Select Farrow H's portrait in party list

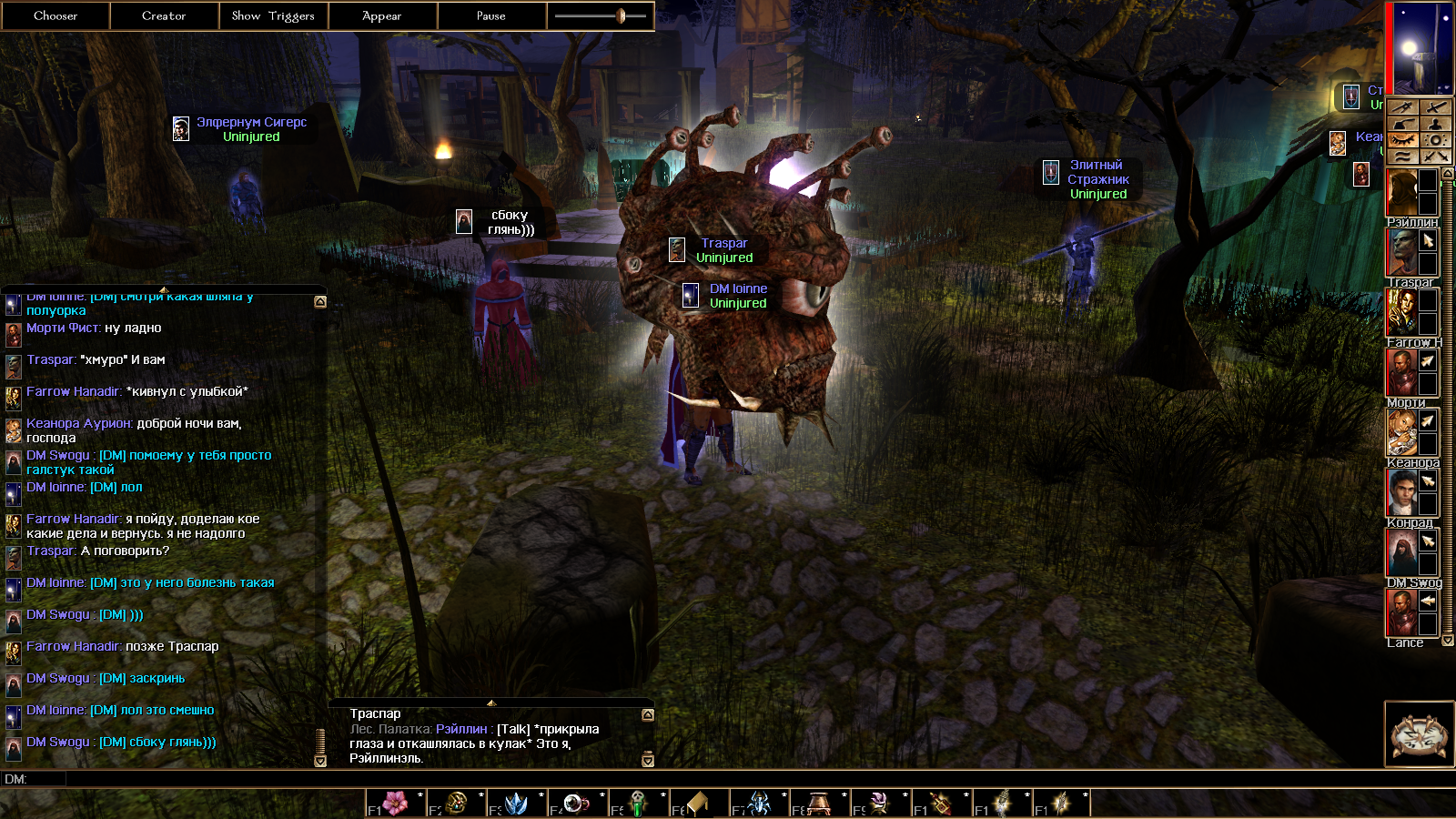click(1401, 312)
